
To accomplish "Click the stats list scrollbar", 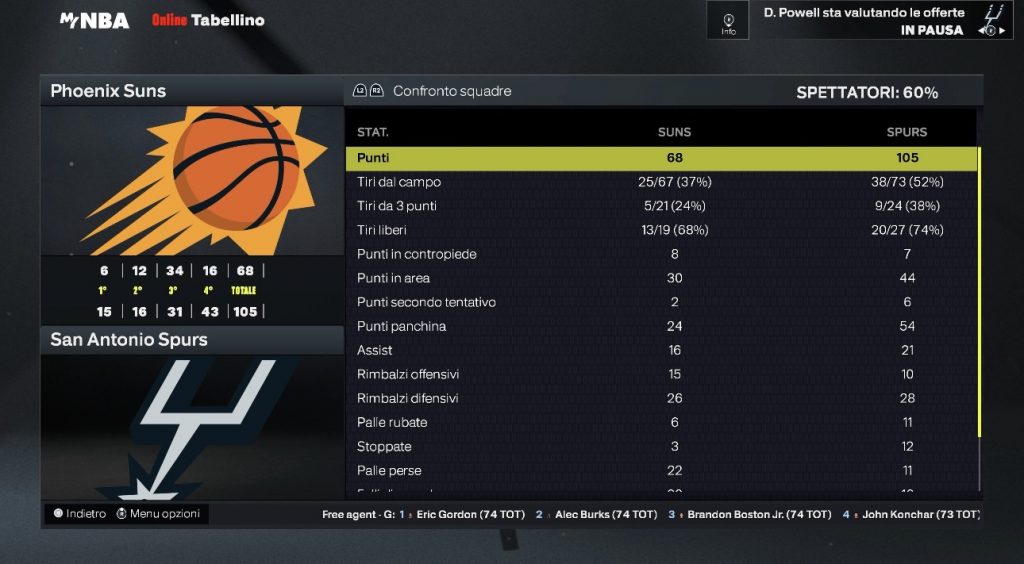I will pos(980,300).
